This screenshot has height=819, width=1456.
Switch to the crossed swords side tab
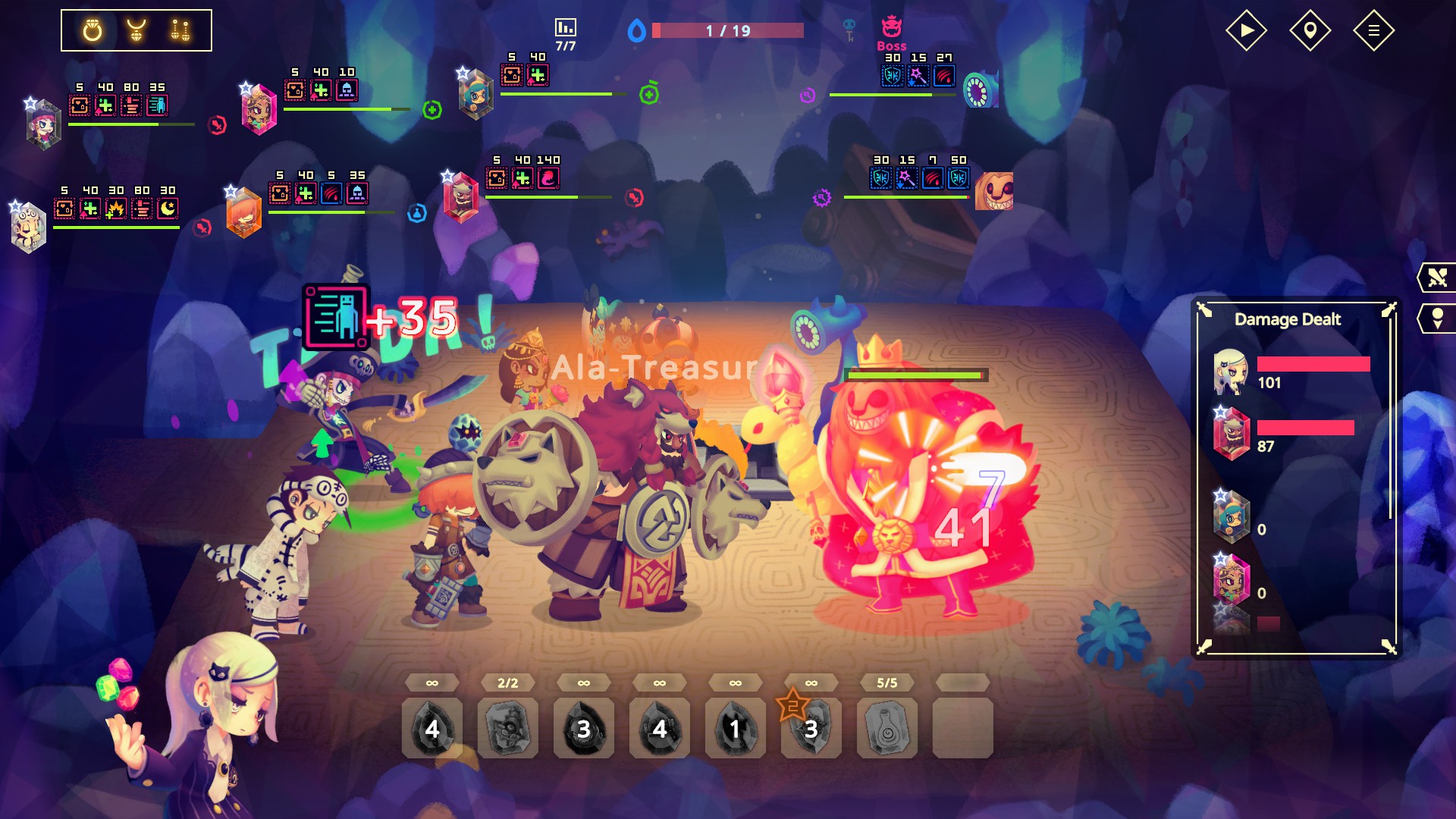1437,278
